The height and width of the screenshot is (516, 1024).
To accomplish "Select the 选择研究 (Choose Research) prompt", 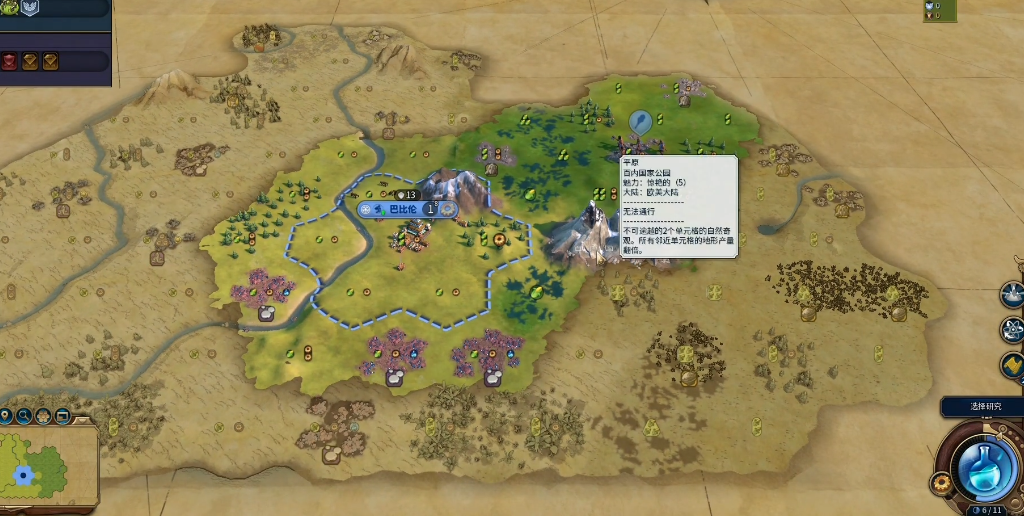I will point(985,406).
